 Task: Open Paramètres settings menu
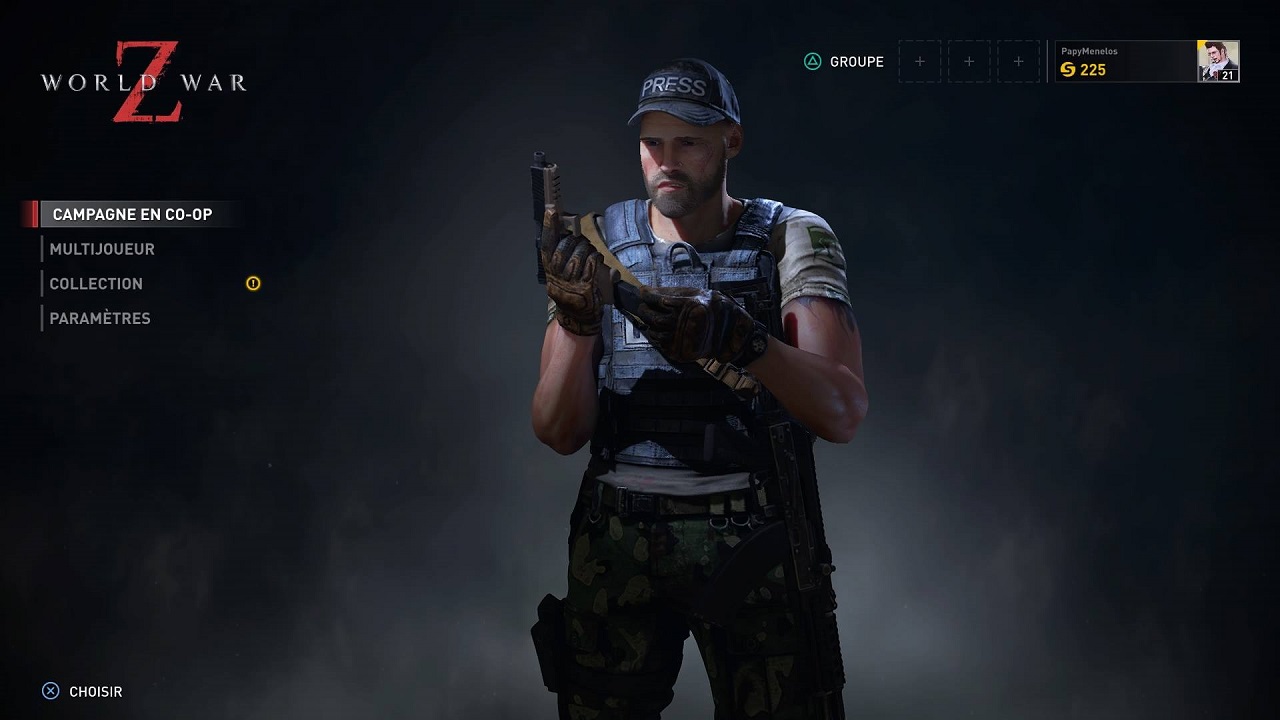100,319
